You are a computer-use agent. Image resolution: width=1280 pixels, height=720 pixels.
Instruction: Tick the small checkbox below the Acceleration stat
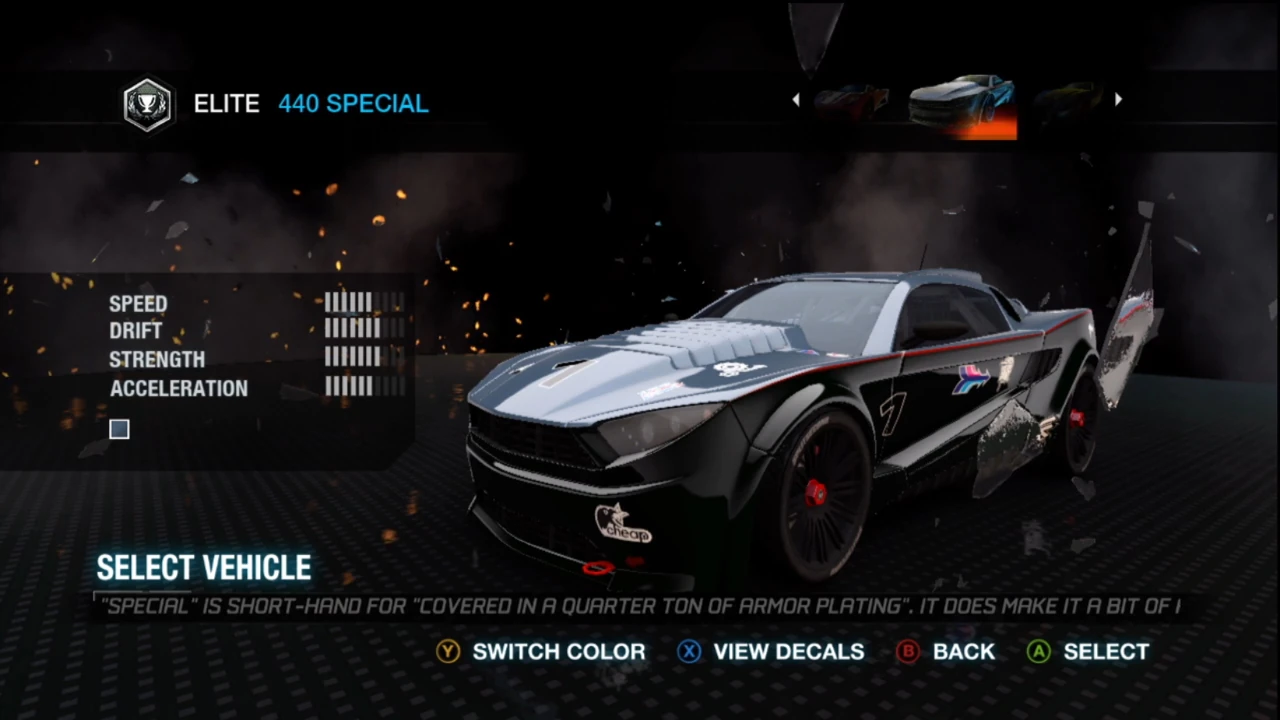(x=118, y=429)
